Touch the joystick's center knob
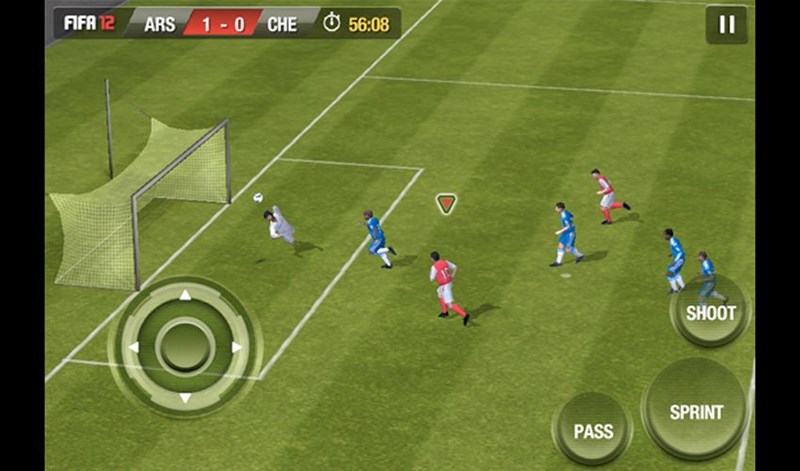Image resolution: width=800 pixels, height=471 pixels. tap(184, 347)
